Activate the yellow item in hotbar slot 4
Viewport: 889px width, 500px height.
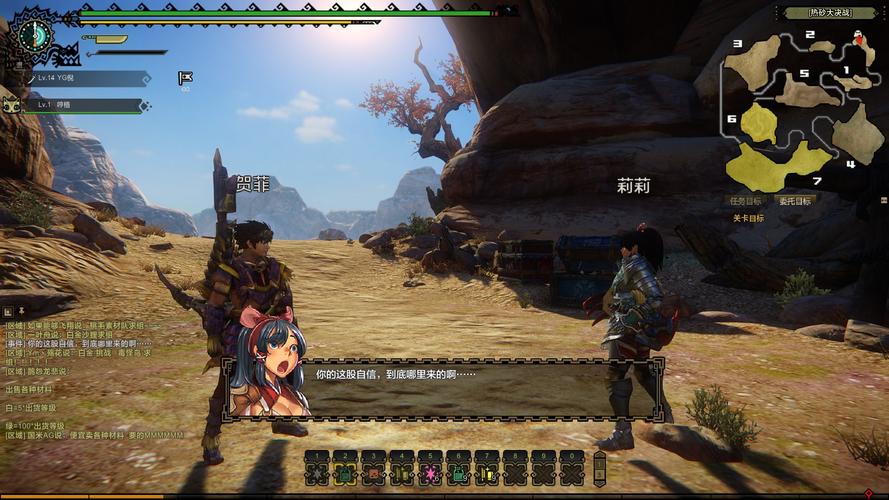[x=402, y=470]
